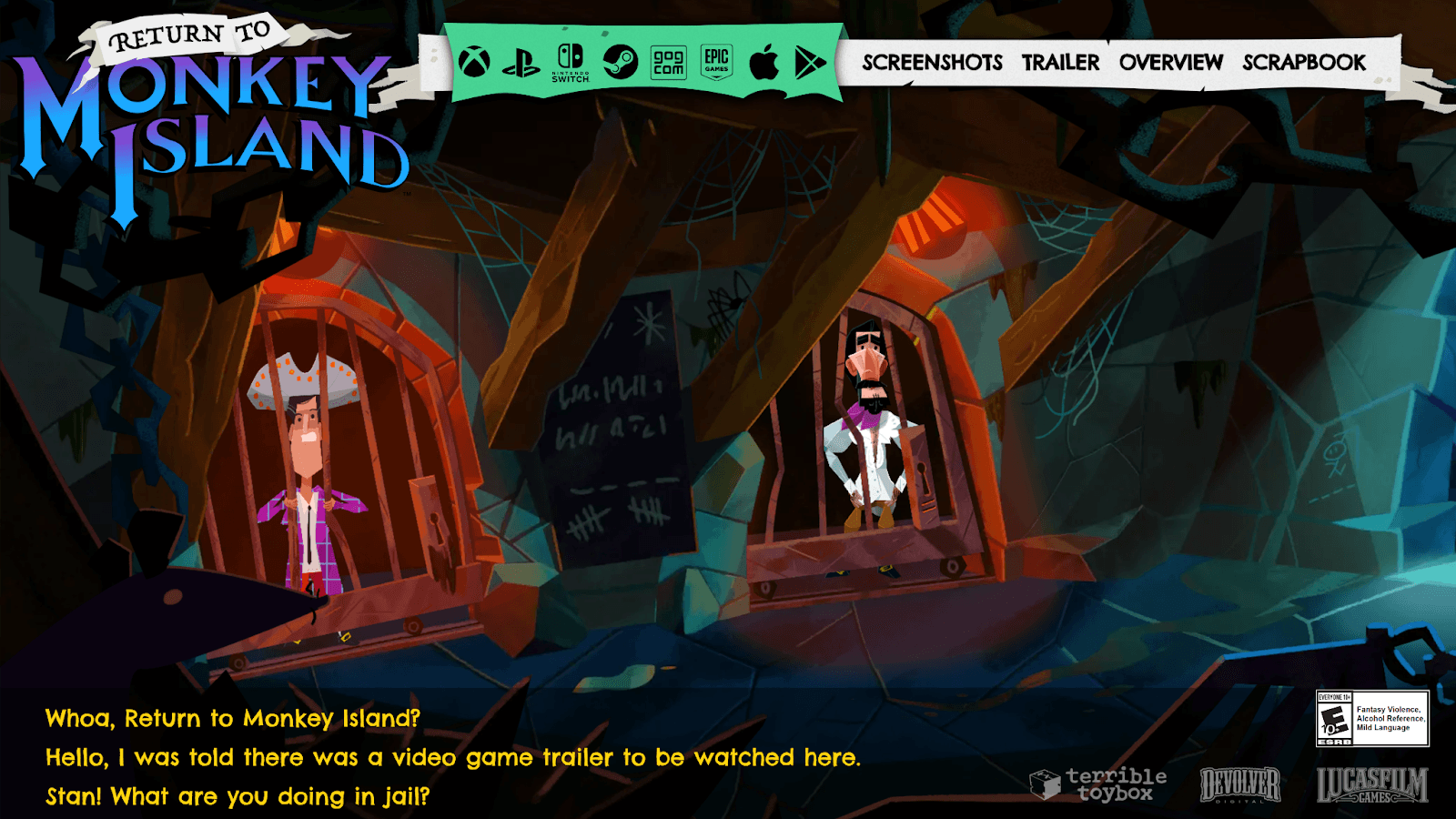Viewport: 1456px width, 819px height.
Task: Navigate to the SCRAPBOOK section
Action: coord(1303,63)
